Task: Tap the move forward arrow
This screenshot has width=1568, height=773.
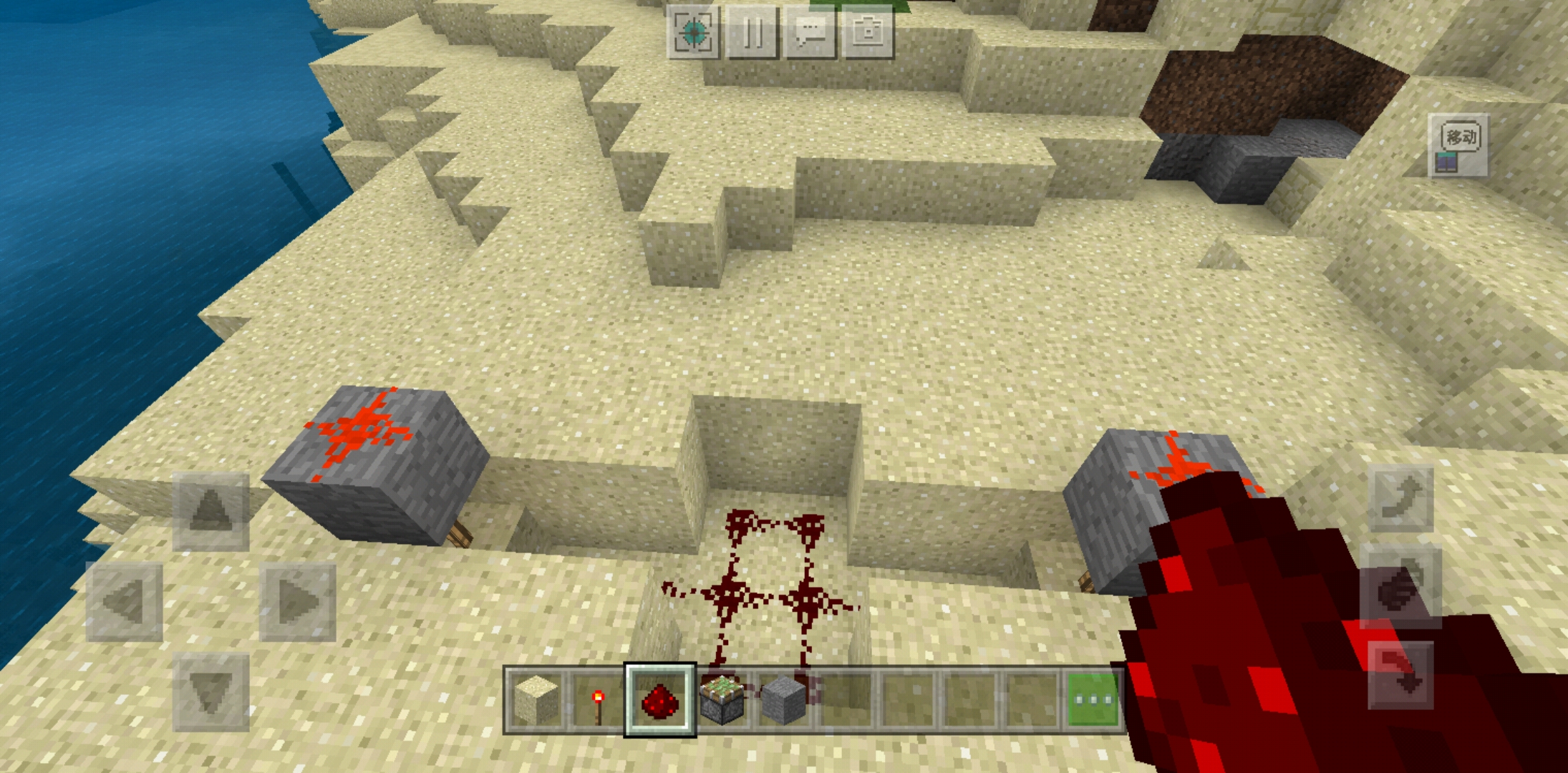Action: pyautogui.click(x=211, y=511)
